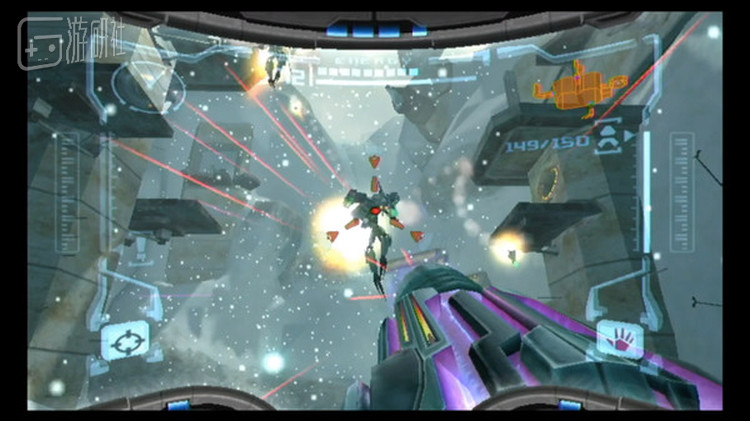Select the missile icon beside 149/150
750x421 pixels.
pos(607,143)
